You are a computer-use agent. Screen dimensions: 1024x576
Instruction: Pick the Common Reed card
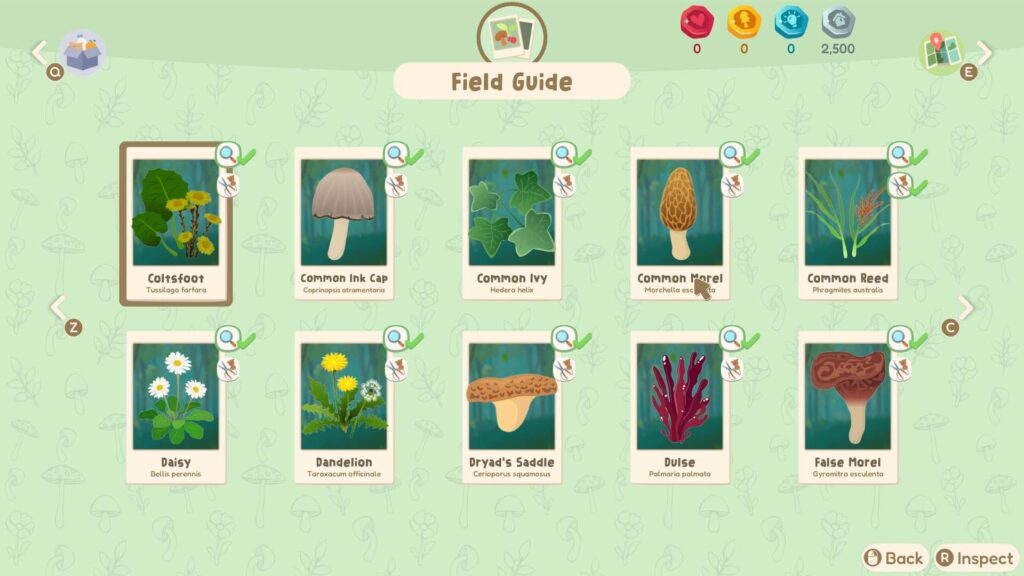pos(847,225)
